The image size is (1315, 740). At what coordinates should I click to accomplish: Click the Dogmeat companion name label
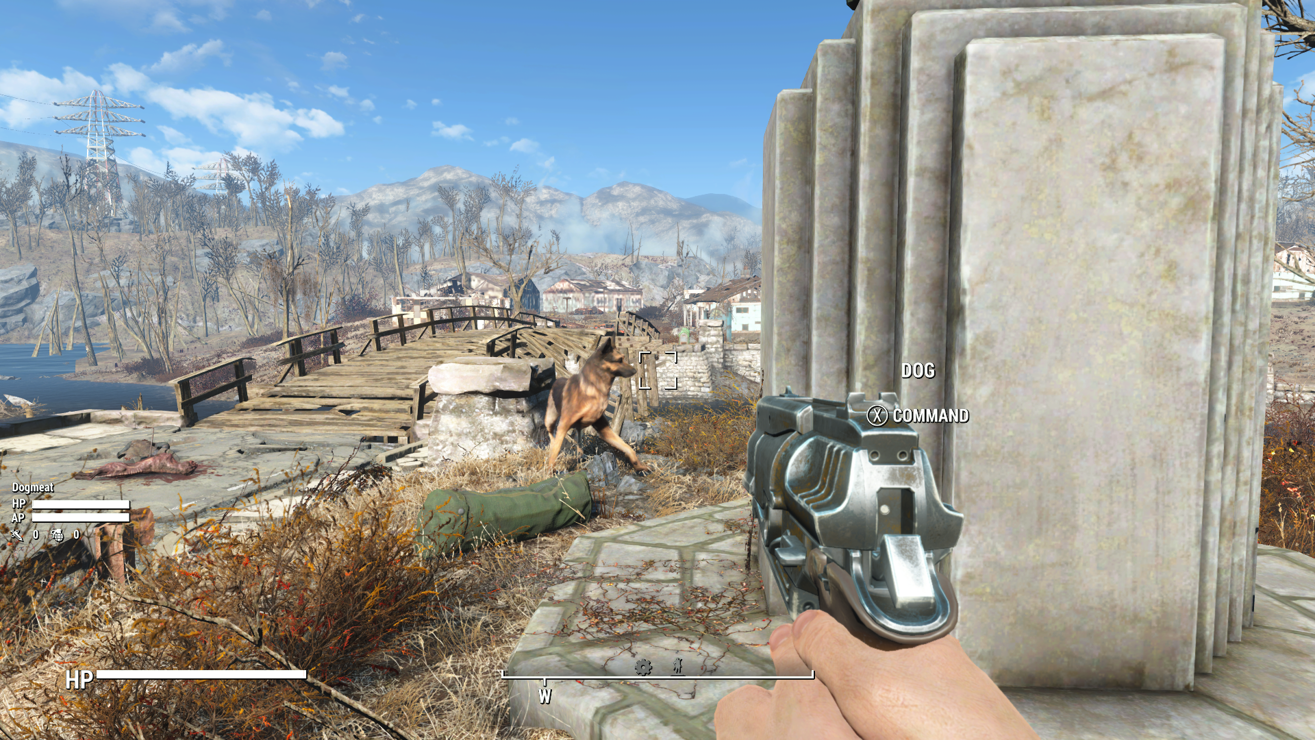33,488
